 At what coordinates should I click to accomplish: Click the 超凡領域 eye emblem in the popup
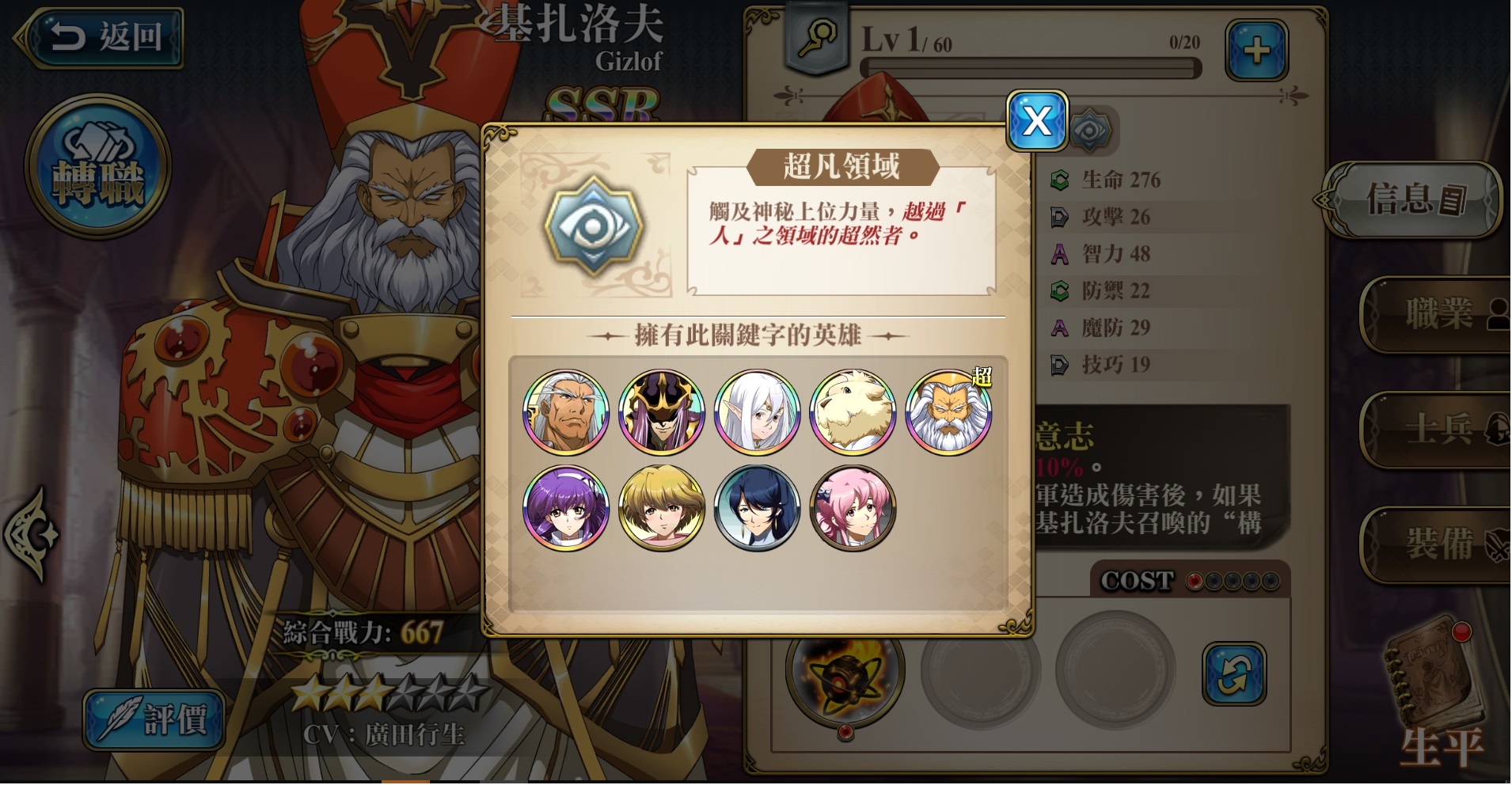pos(595,226)
